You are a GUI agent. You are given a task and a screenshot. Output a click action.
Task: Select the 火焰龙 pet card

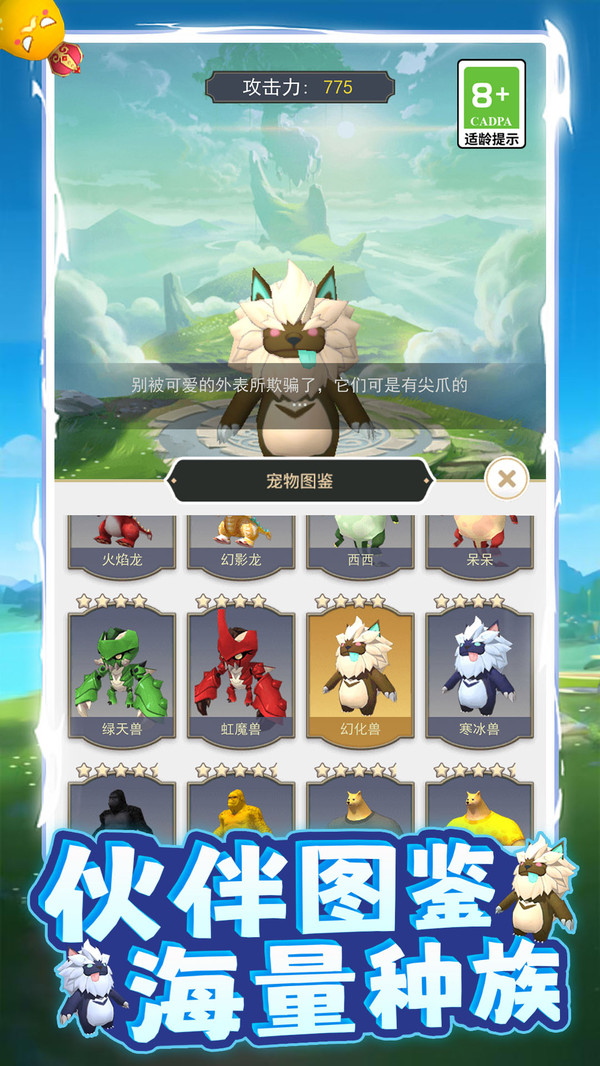pyautogui.click(x=121, y=544)
